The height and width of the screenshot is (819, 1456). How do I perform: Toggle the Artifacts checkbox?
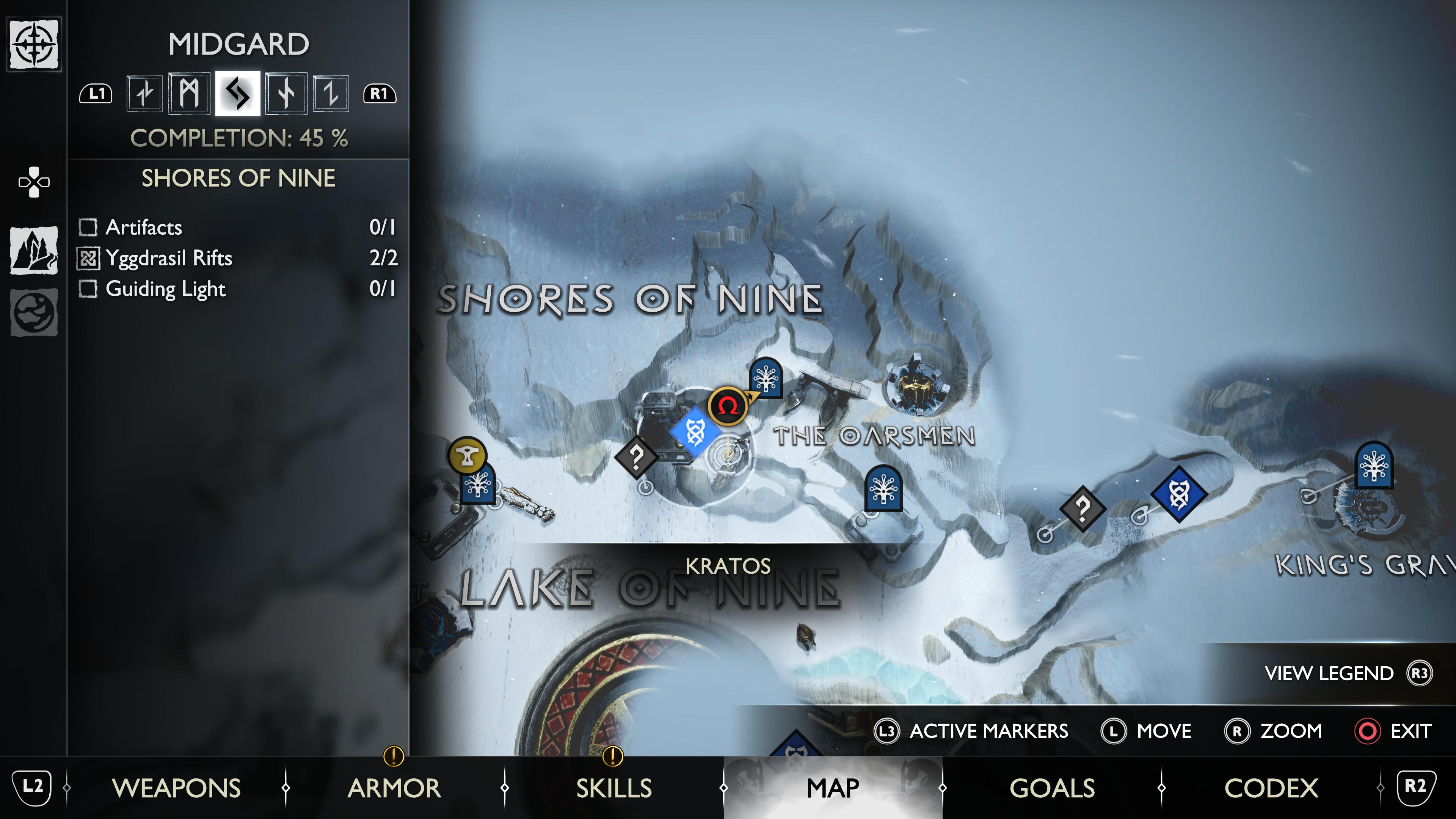88,227
